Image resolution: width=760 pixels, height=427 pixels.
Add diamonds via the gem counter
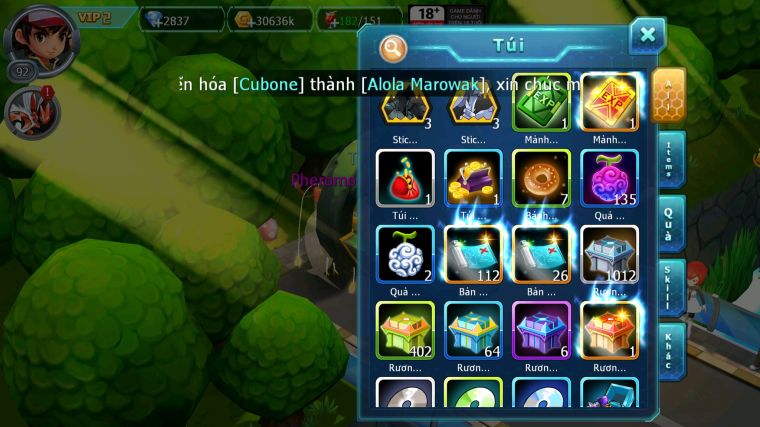click(181, 19)
